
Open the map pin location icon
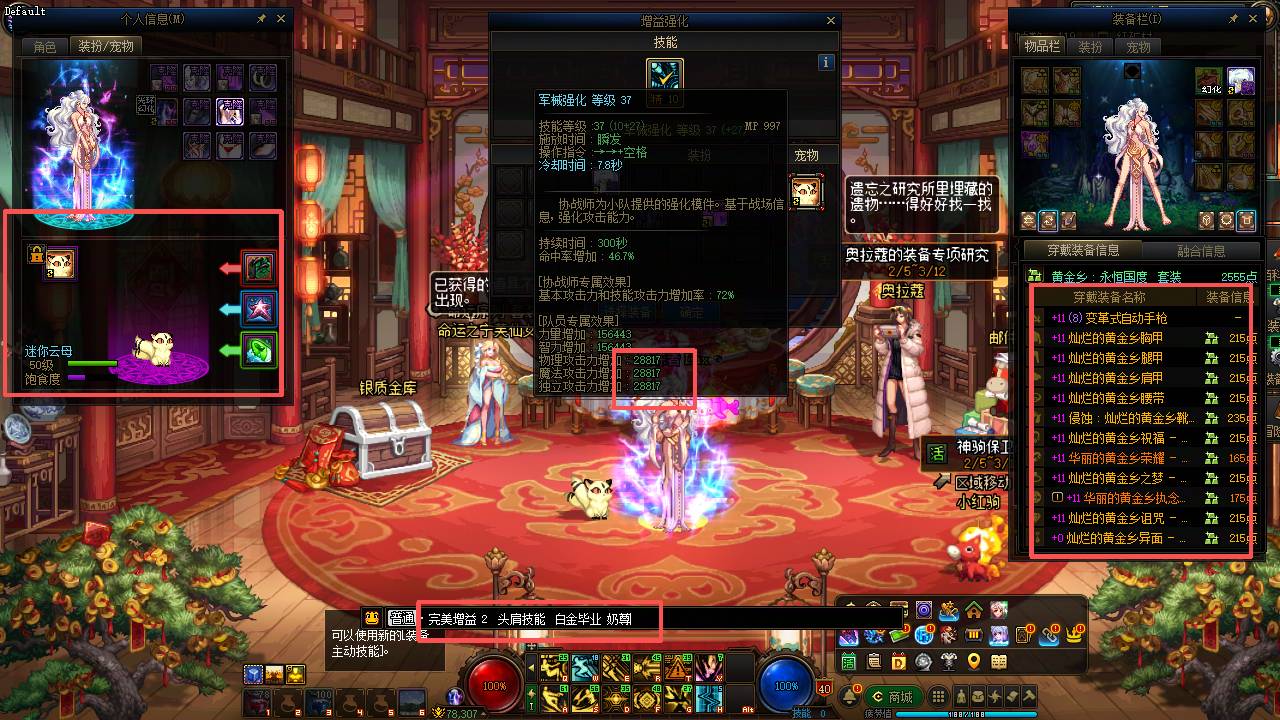point(973,662)
